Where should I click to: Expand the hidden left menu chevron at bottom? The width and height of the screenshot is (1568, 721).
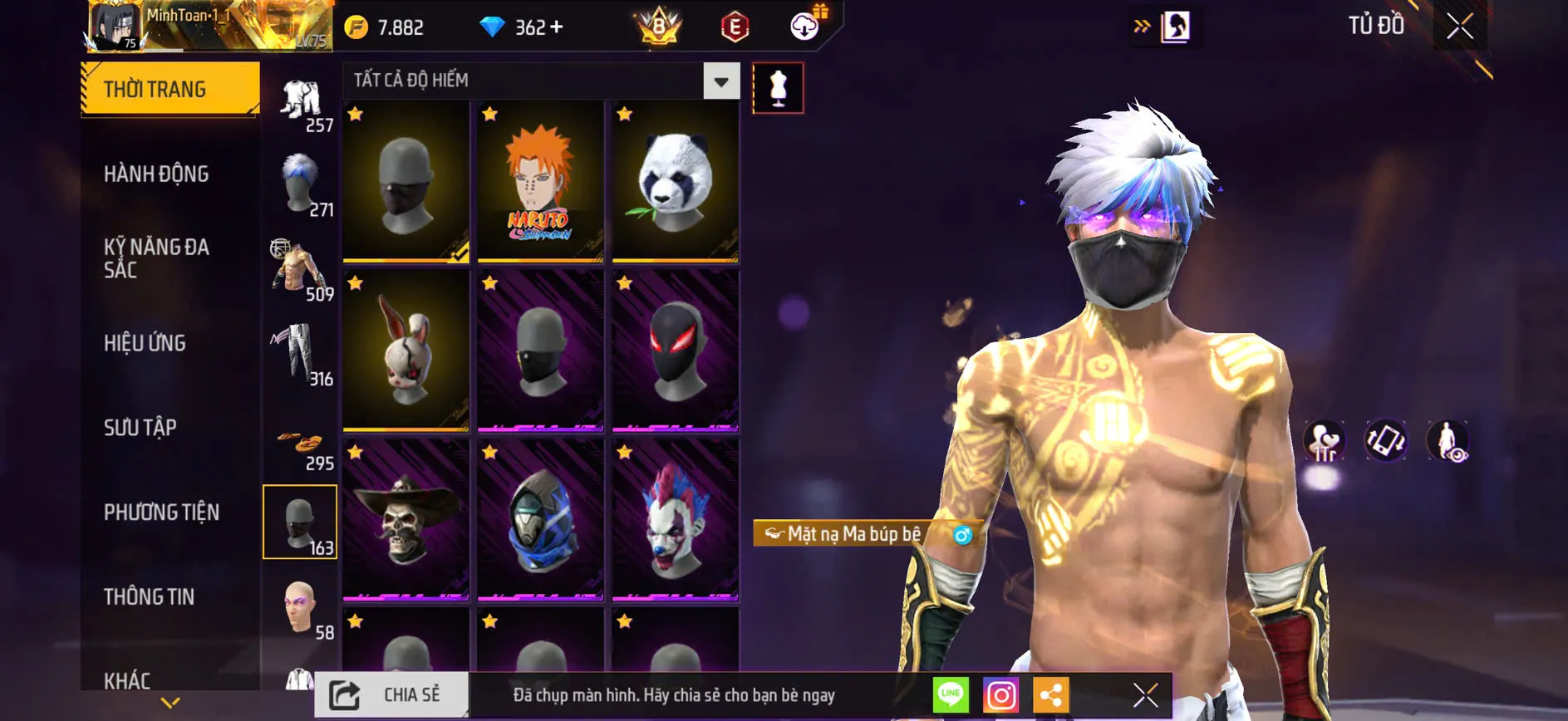pos(170,702)
